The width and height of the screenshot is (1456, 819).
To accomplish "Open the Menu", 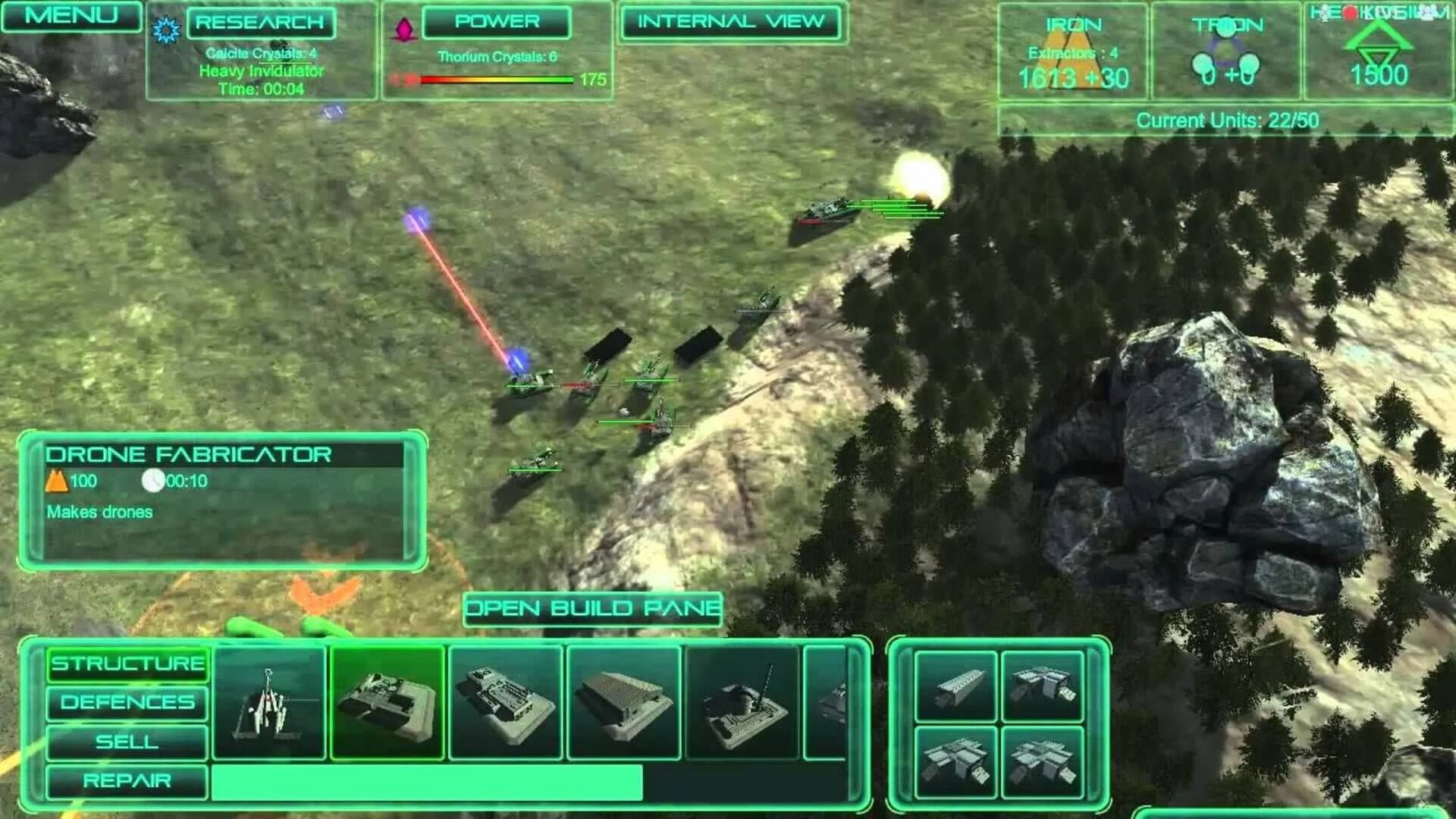I will tap(72, 15).
